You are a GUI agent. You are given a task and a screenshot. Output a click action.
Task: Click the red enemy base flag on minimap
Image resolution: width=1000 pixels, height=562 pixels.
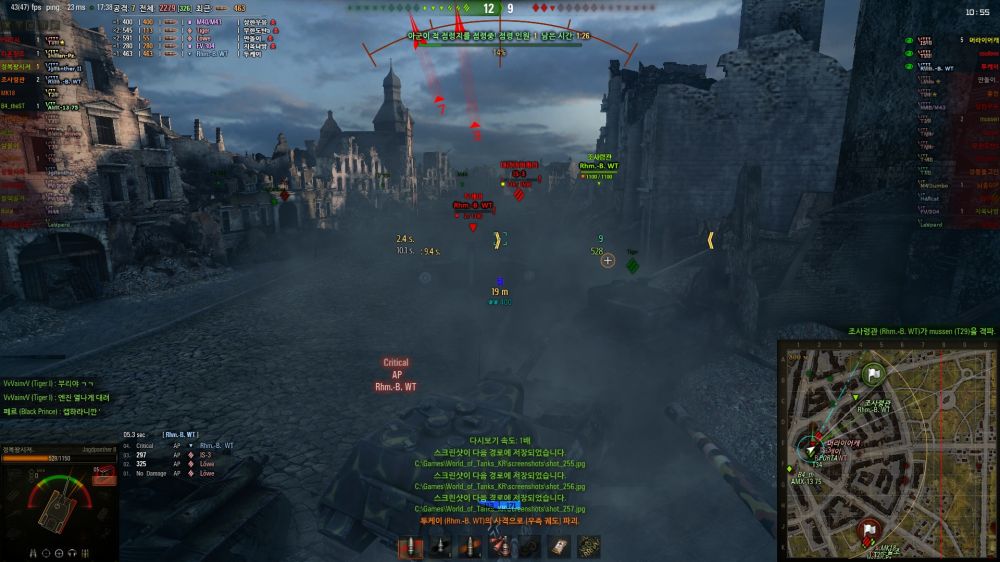click(x=868, y=529)
